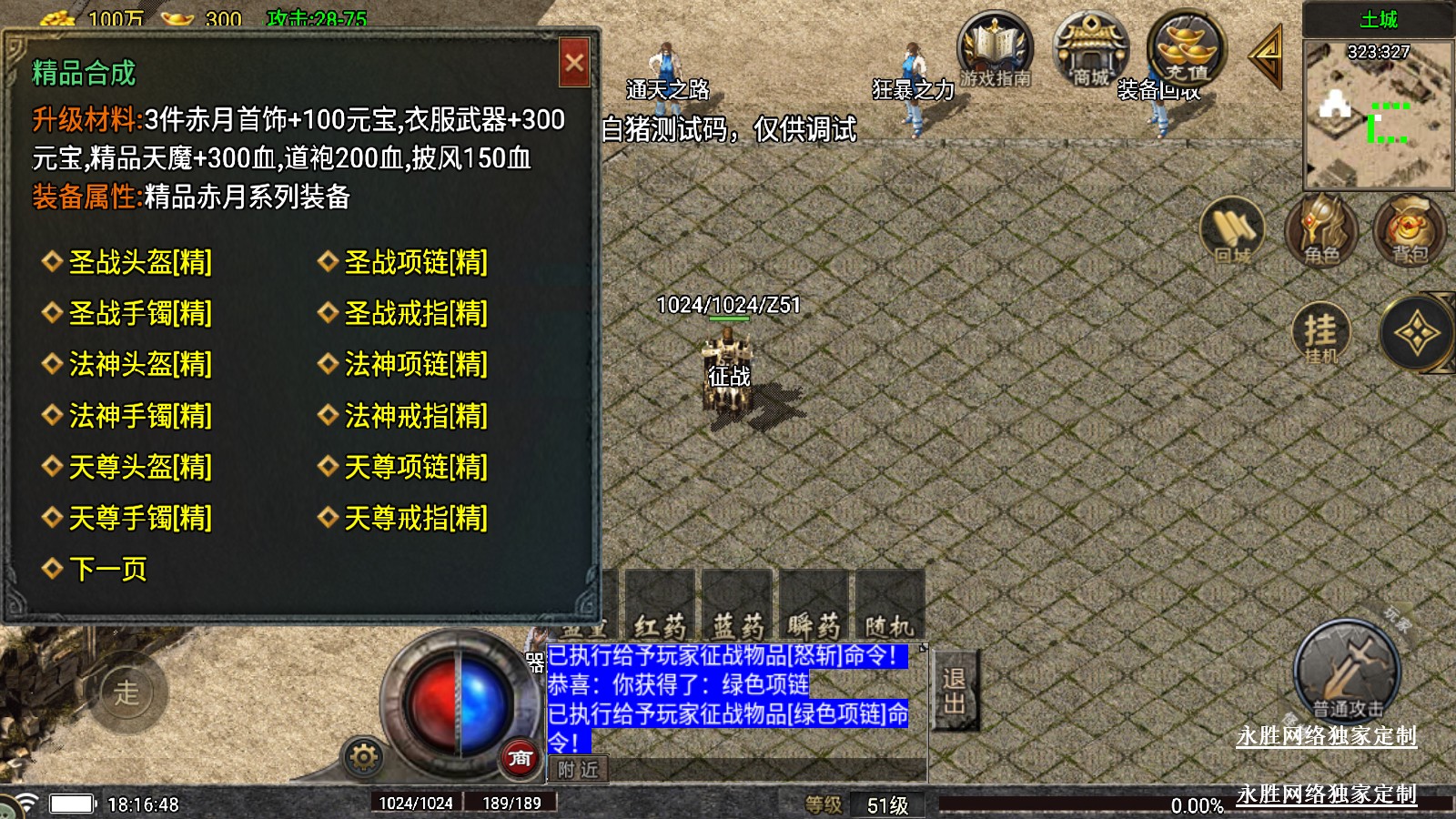The height and width of the screenshot is (819, 1456).
Task: Open the gear settings button
Action: (x=363, y=756)
